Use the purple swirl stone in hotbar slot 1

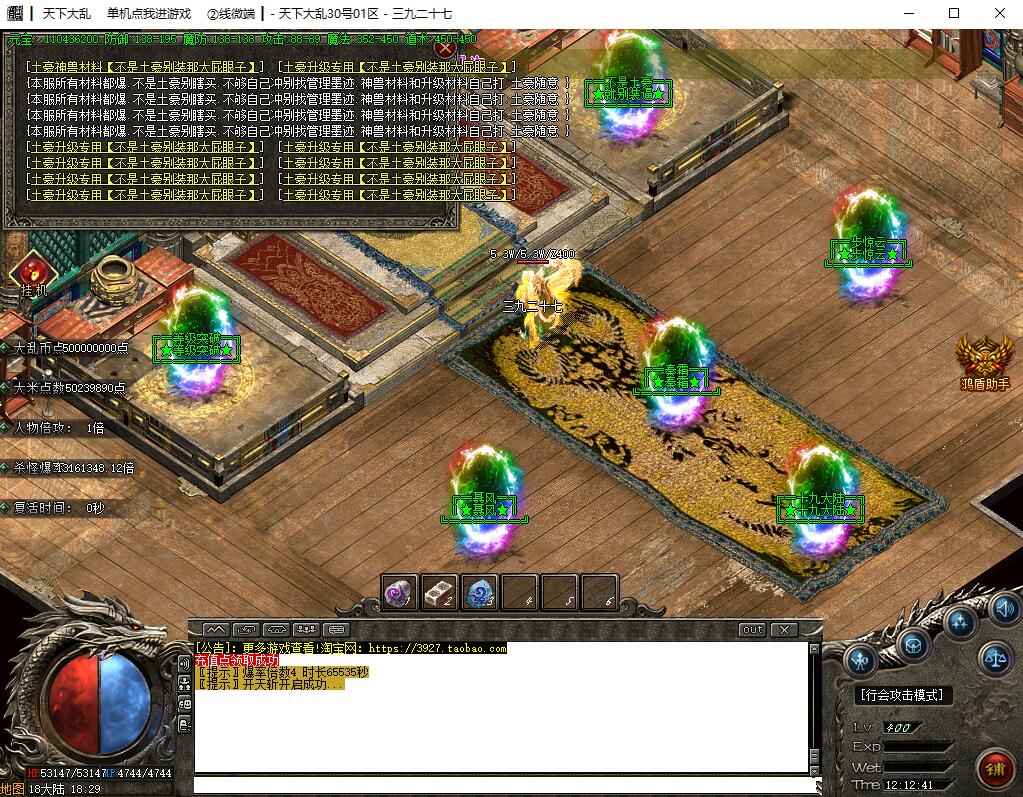pos(400,593)
